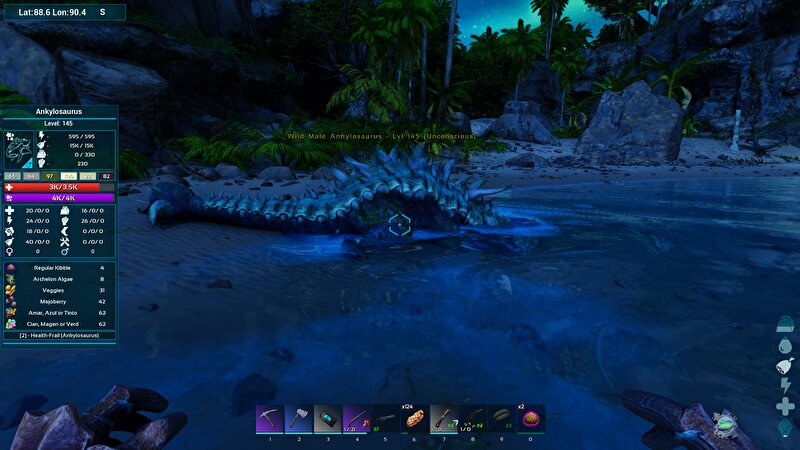Click the water droplet status icon
800x450 pixels.
coord(785,346)
